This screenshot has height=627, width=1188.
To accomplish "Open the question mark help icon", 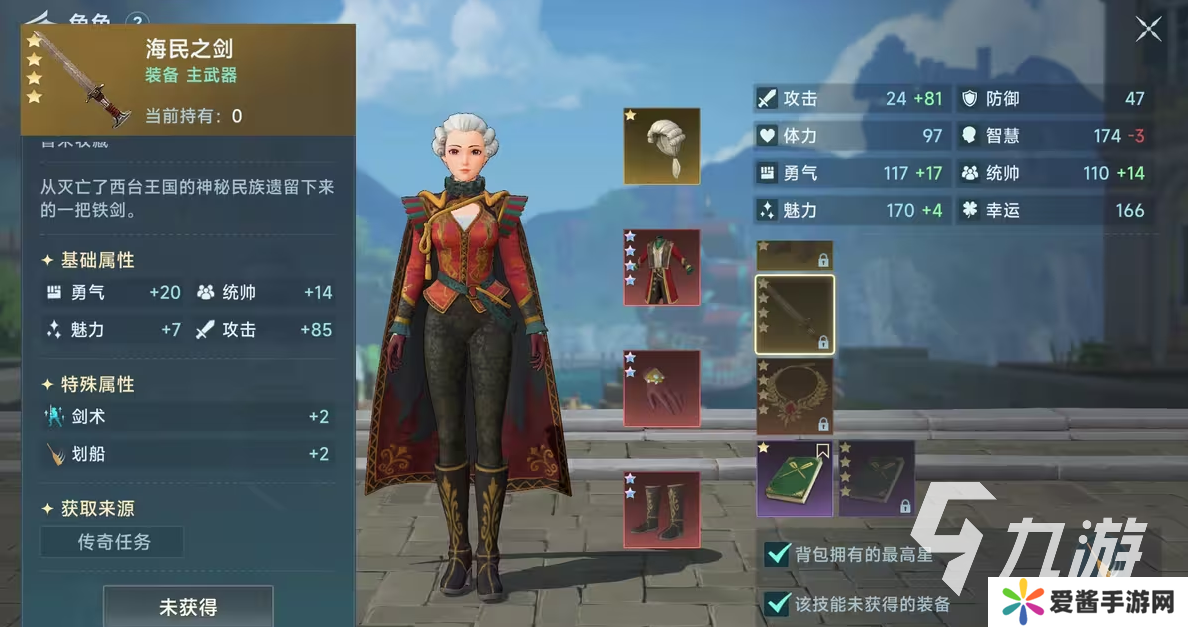I will (x=138, y=21).
